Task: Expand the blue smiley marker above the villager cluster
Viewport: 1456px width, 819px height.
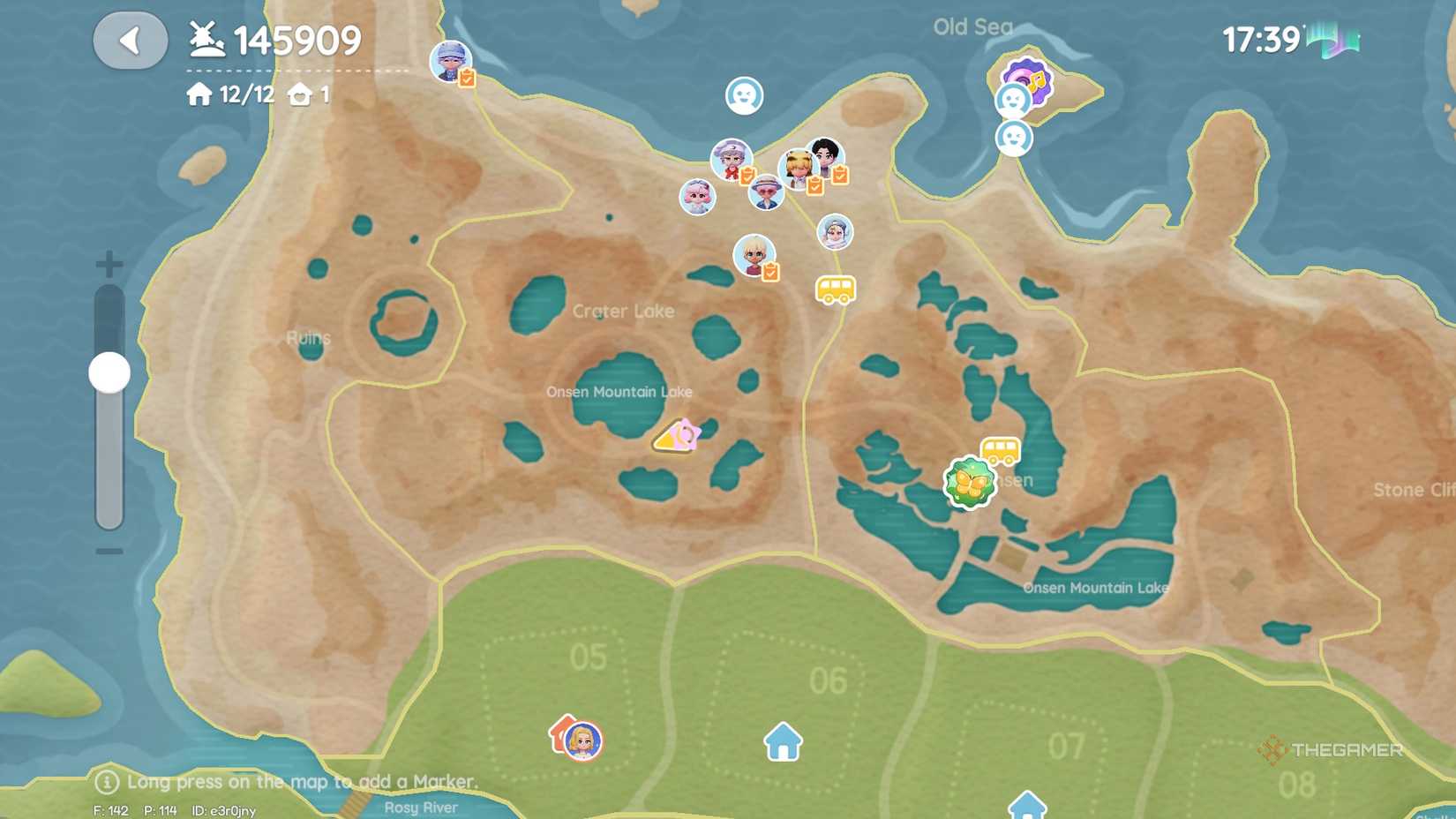Action: click(744, 94)
